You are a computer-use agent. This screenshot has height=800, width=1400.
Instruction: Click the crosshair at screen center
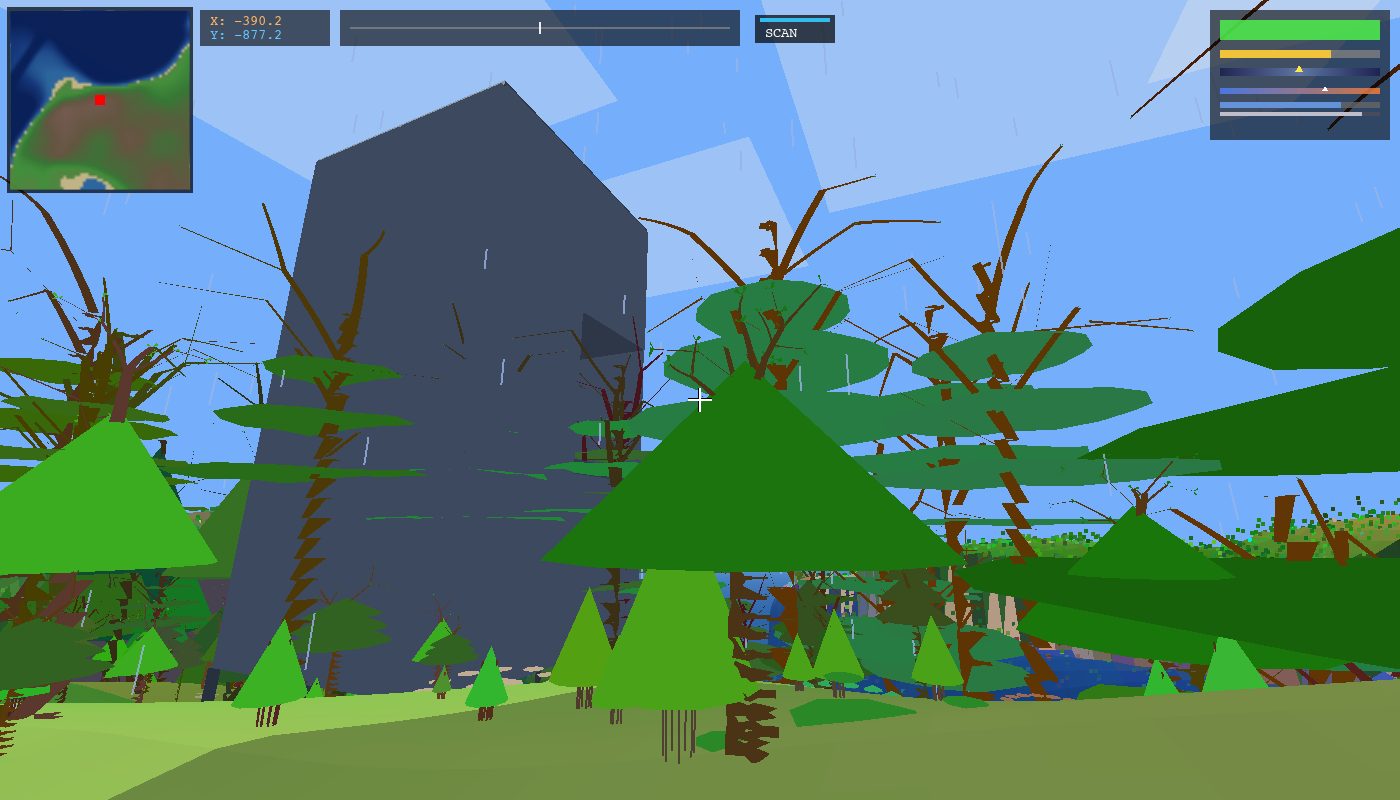pyautogui.click(x=700, y=400)
